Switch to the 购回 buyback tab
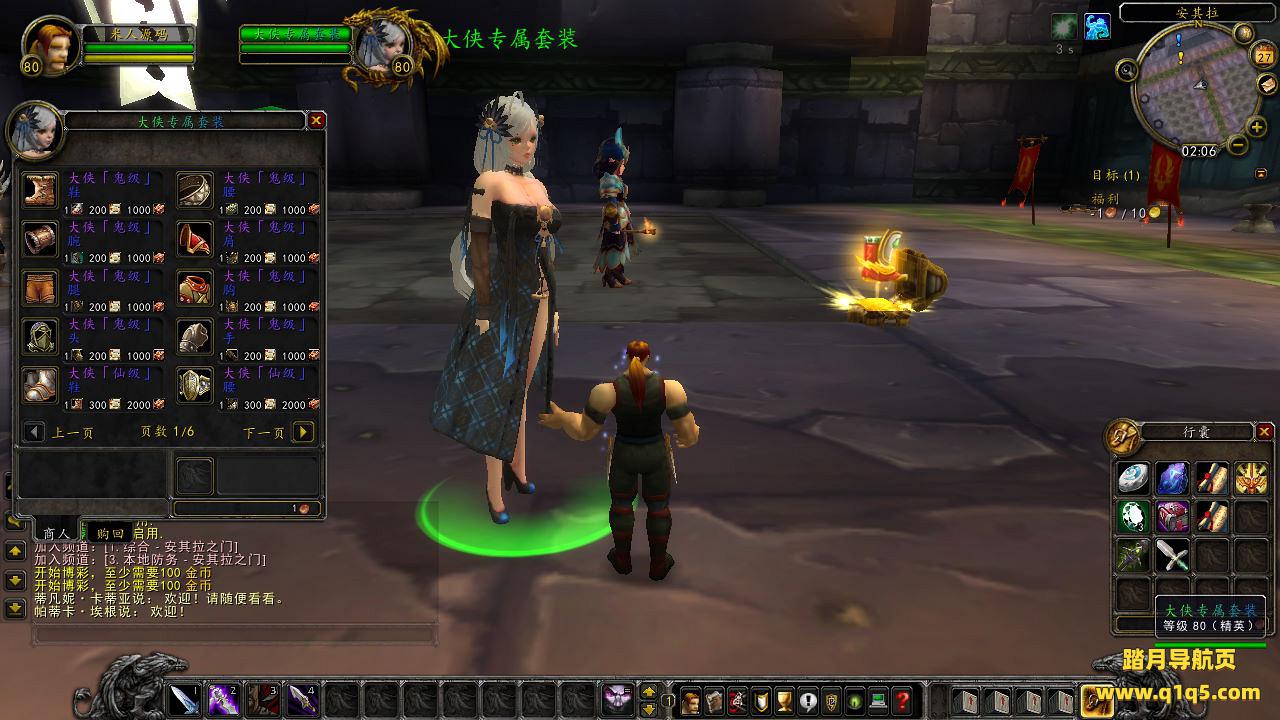Screen dimensions: 1280x720 point(110,534)
